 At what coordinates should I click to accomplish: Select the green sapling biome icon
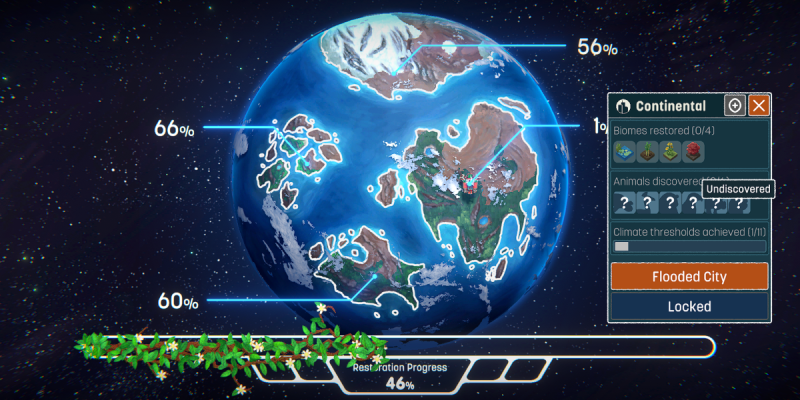click(647, 151)
